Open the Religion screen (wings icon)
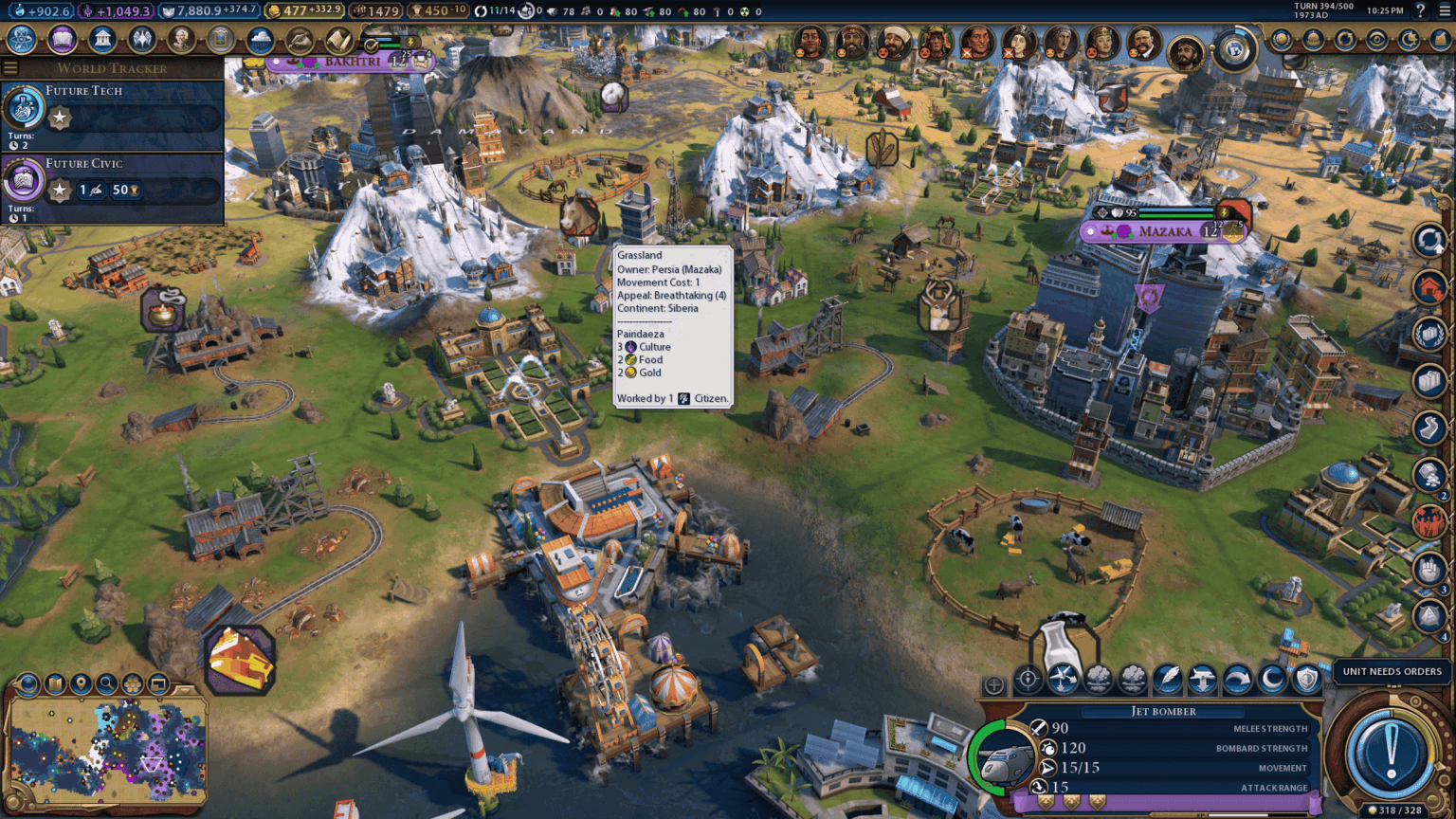The height and width of the screenshot is (819, 1456). [x=141, y=41]
